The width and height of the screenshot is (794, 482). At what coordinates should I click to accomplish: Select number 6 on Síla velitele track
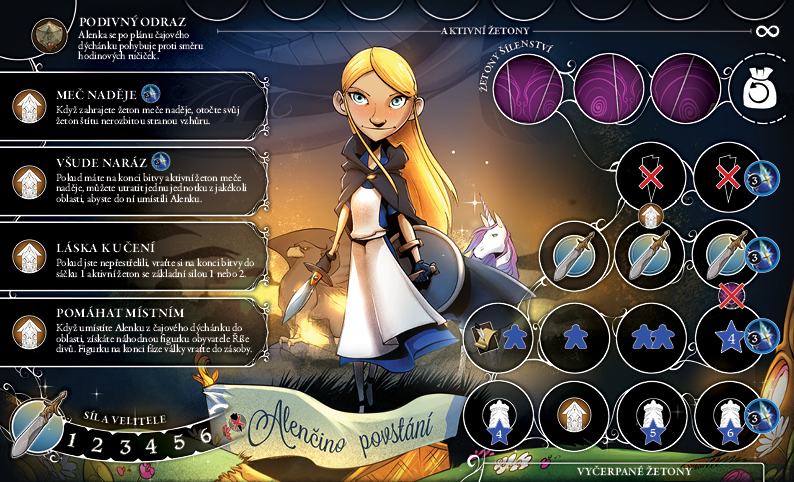(205, 436)
